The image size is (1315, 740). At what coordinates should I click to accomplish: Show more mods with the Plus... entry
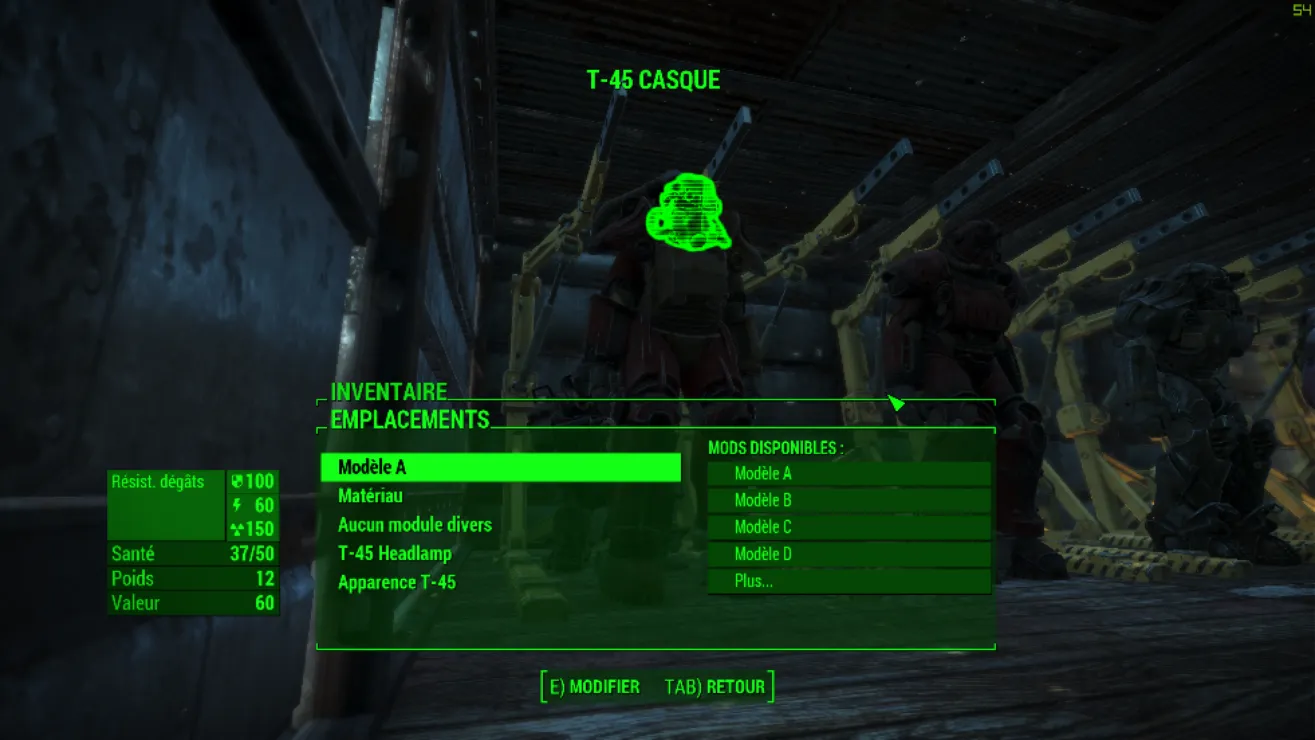(848, 581)
